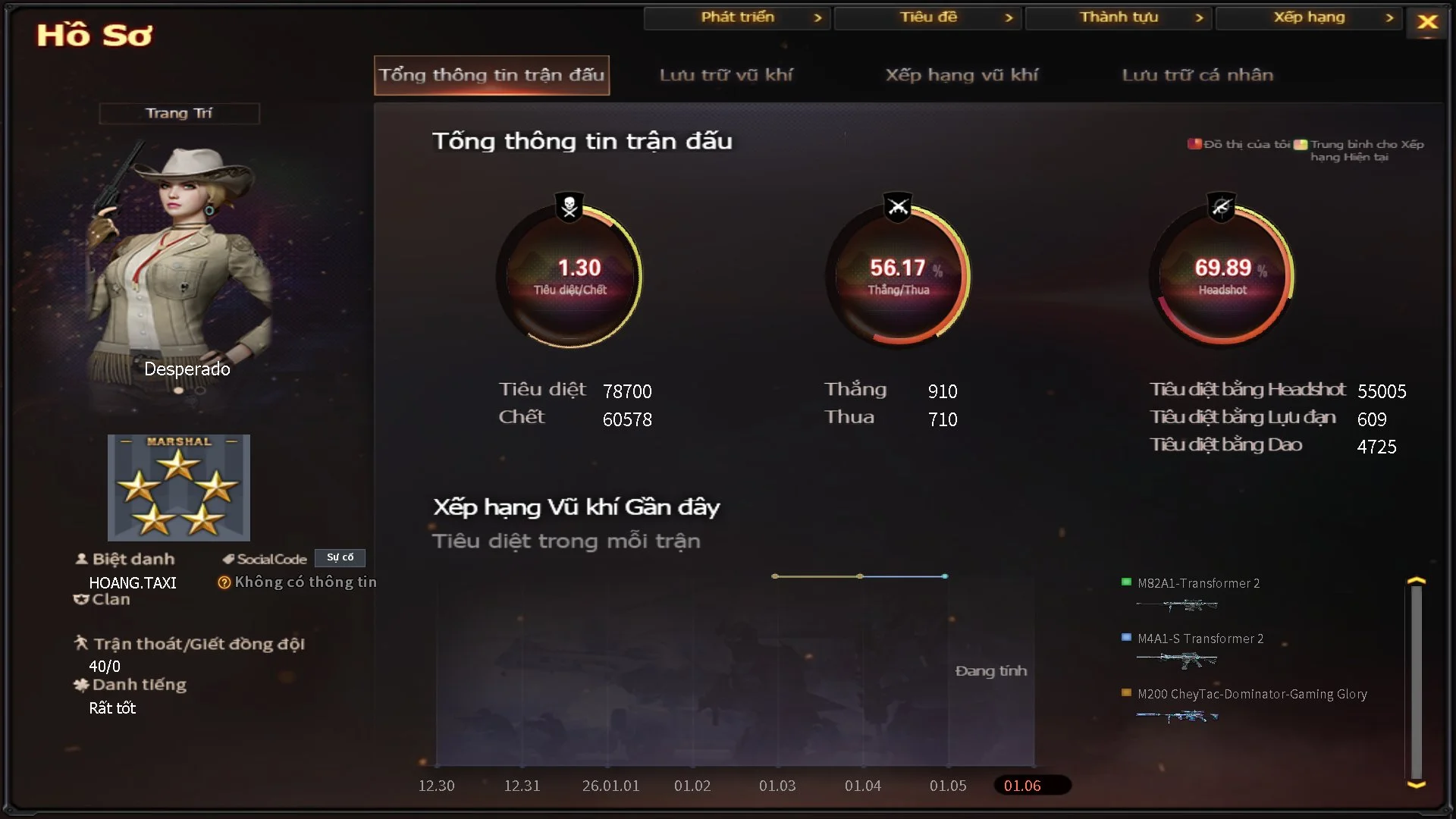Click the Clan shield icon

[x=81, y=599]
